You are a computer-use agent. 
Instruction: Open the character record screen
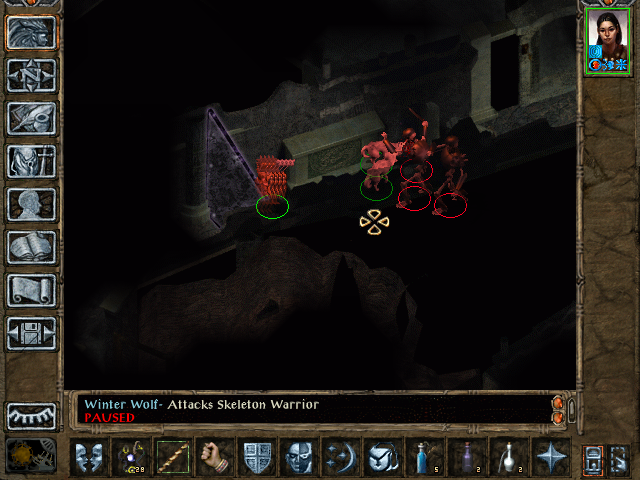(31, 204)
